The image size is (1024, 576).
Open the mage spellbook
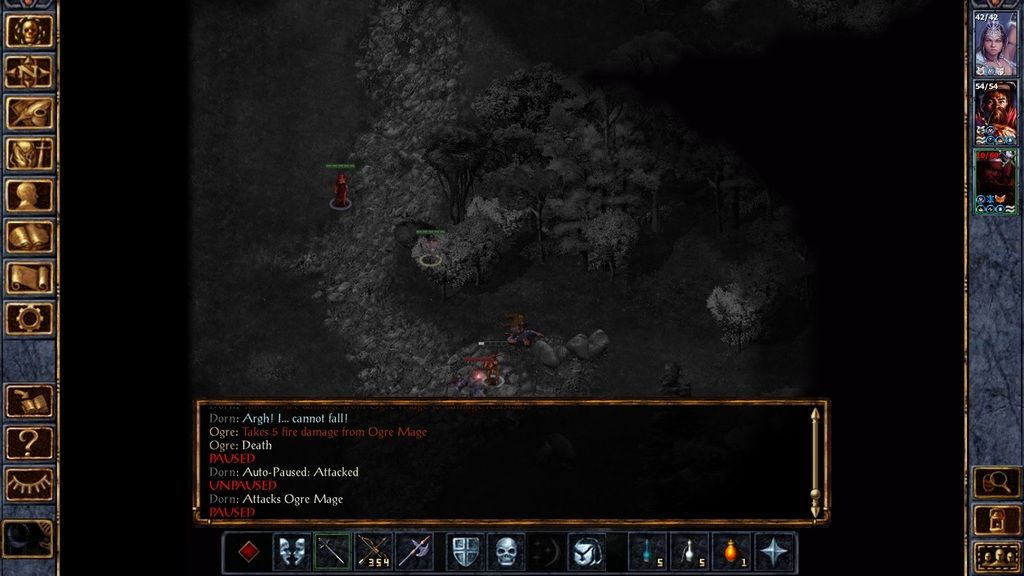[30, 236]
